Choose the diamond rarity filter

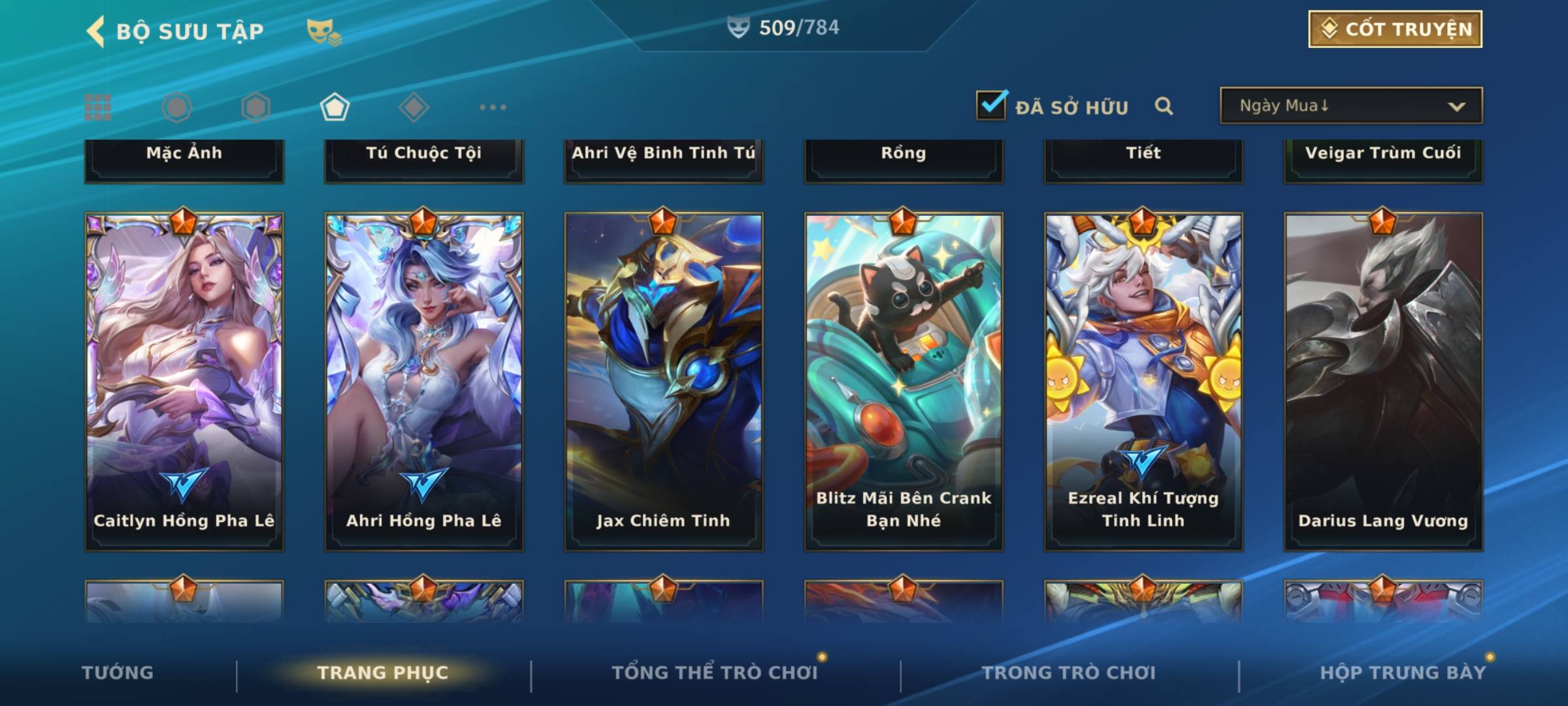(x=414, y=107)
